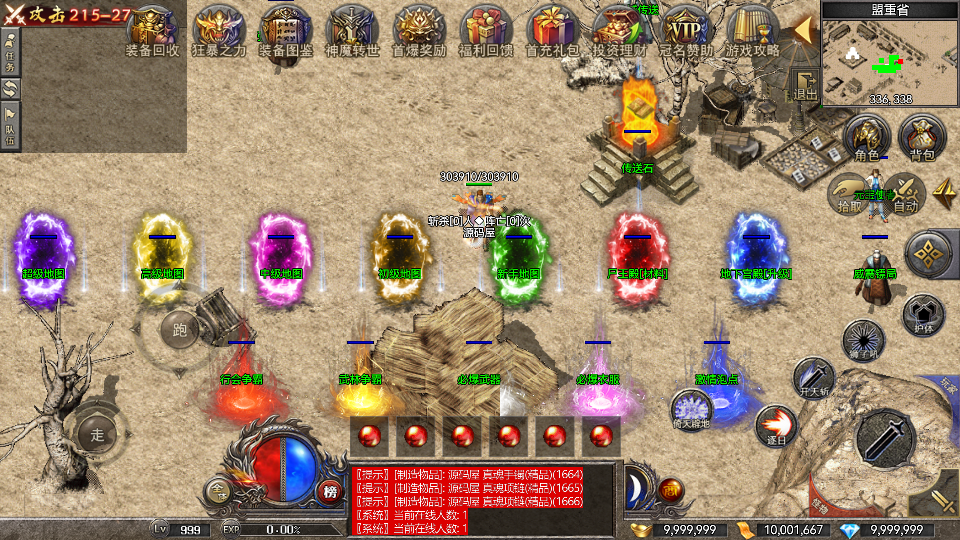
Task: Open the 装备图鉴 equipment codex
Action: point(285,28)
